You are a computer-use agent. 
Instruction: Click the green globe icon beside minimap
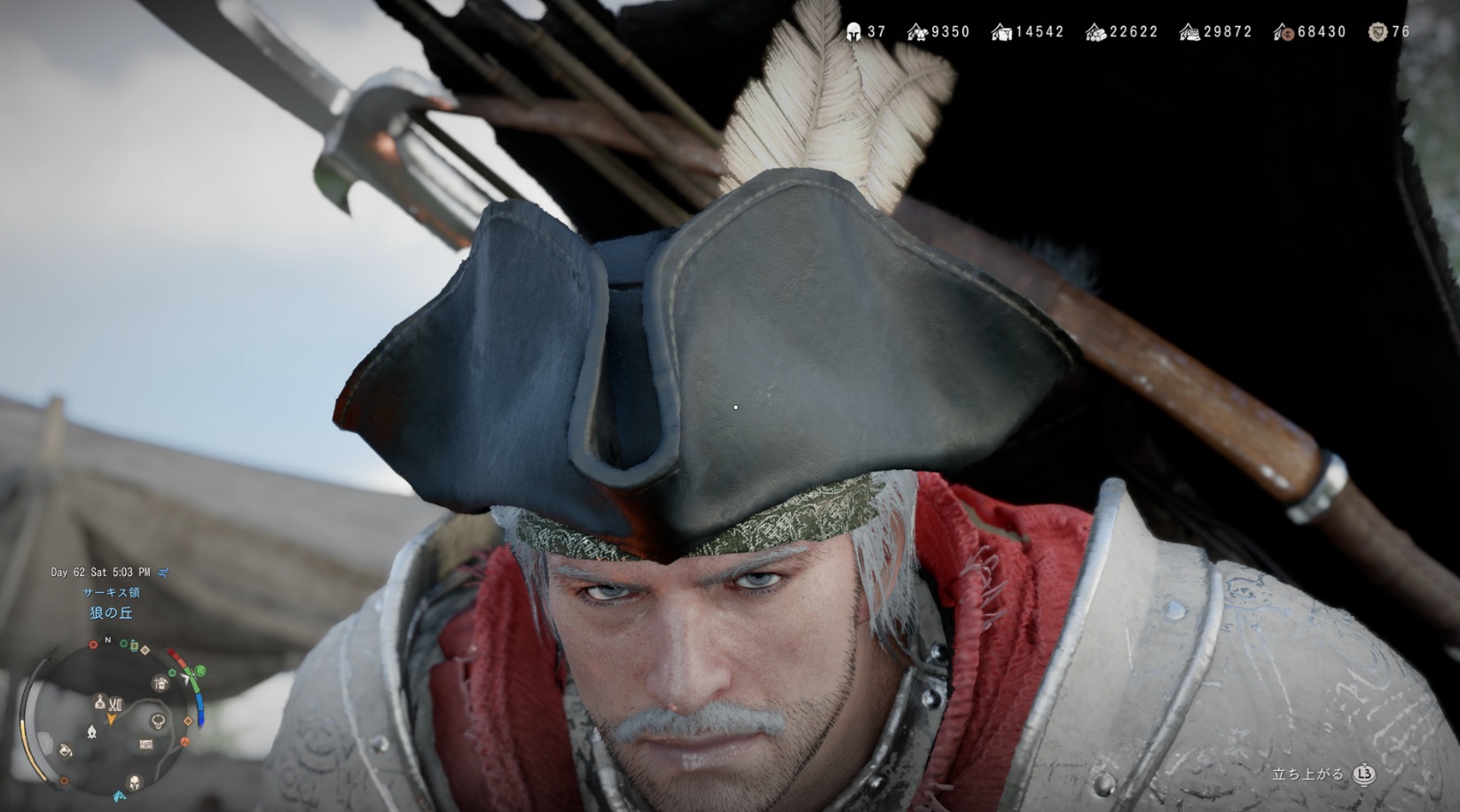200,671
